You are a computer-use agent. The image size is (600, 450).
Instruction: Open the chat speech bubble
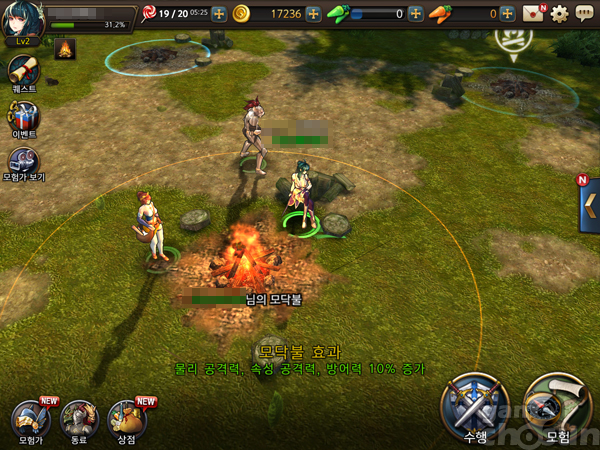(584, 14)
